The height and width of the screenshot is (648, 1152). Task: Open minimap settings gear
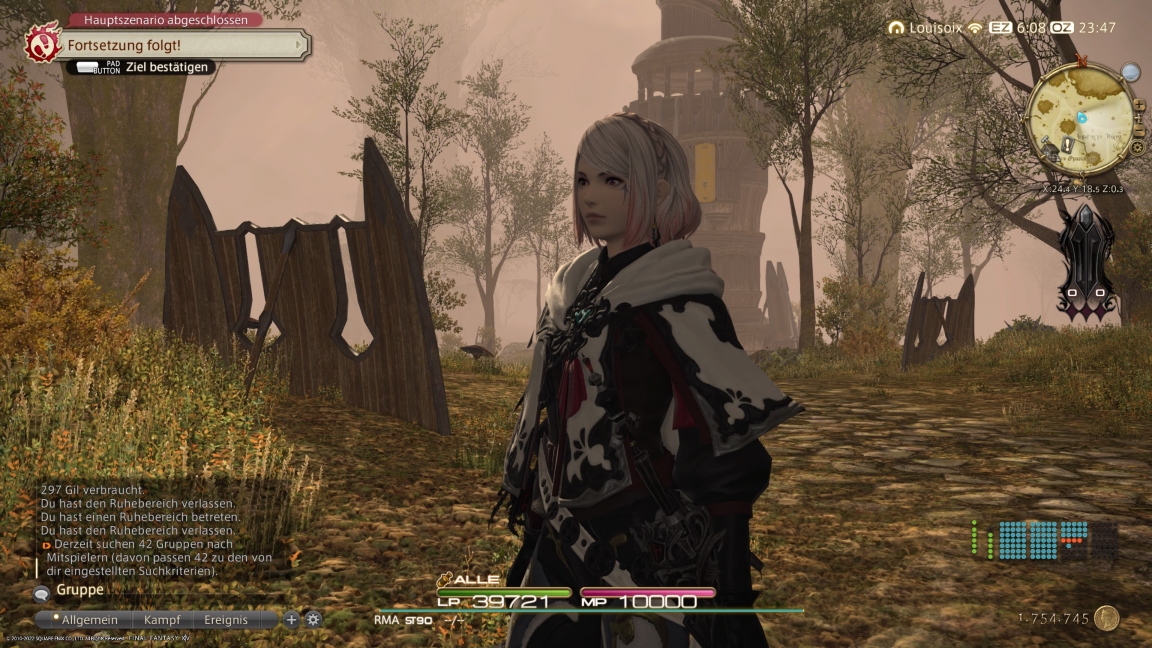pos(1137,148)
